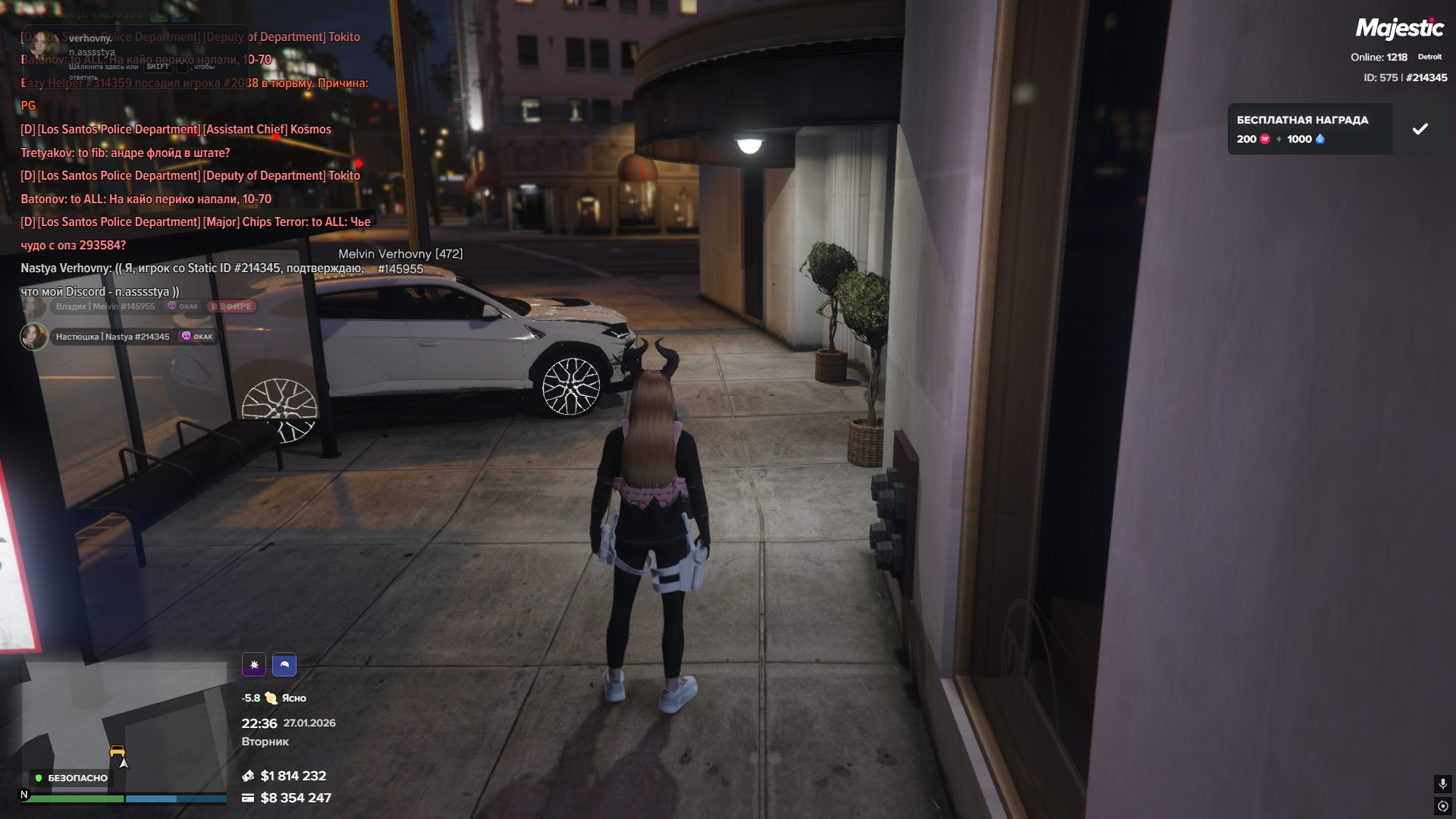Select Владик | Melvin in the voice overlay
The width and height of the screenshot is (1456, 819).
tap(105, 306)
